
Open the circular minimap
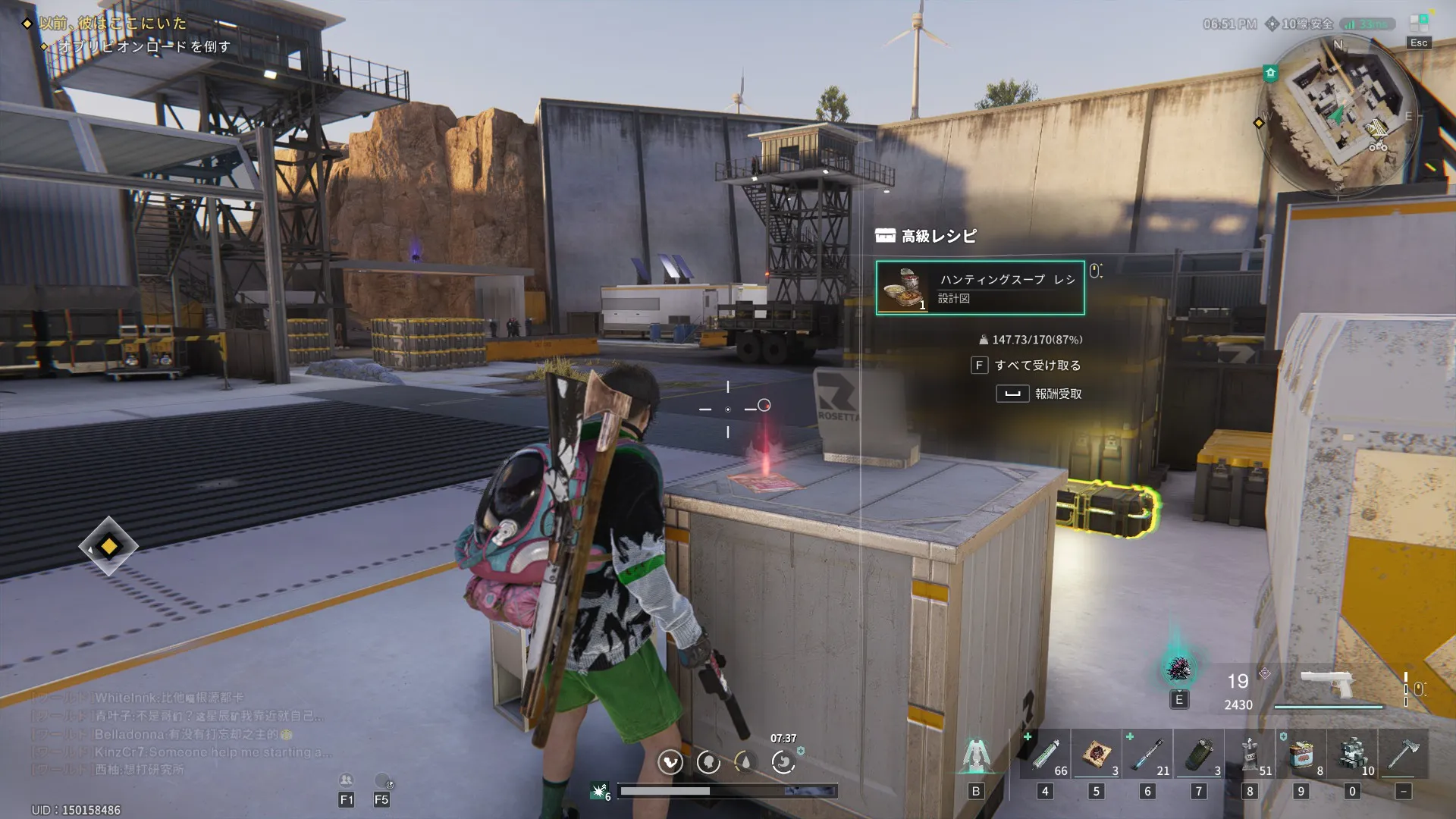(x=1338, y=114)
